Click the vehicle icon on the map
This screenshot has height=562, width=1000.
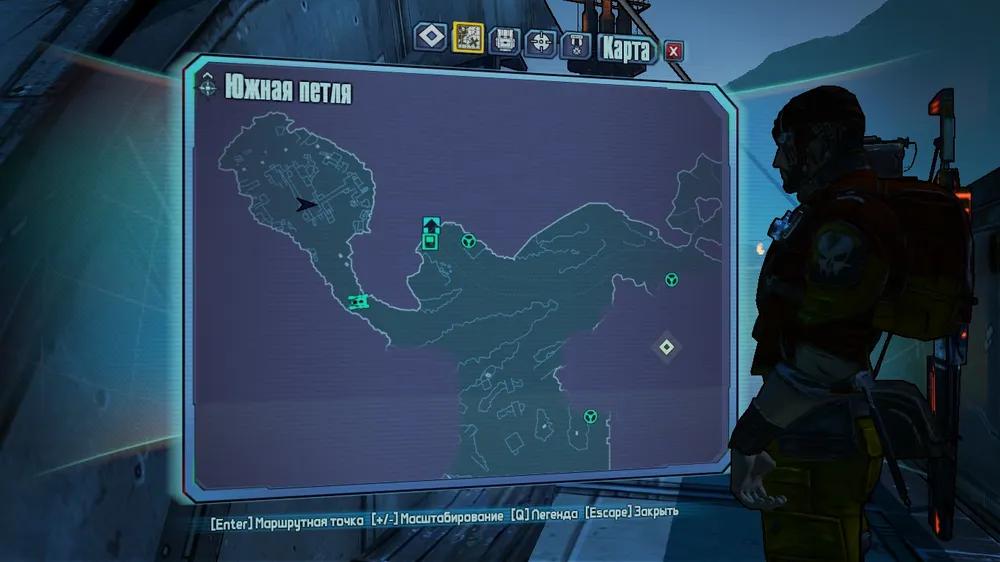coord(359,300)
